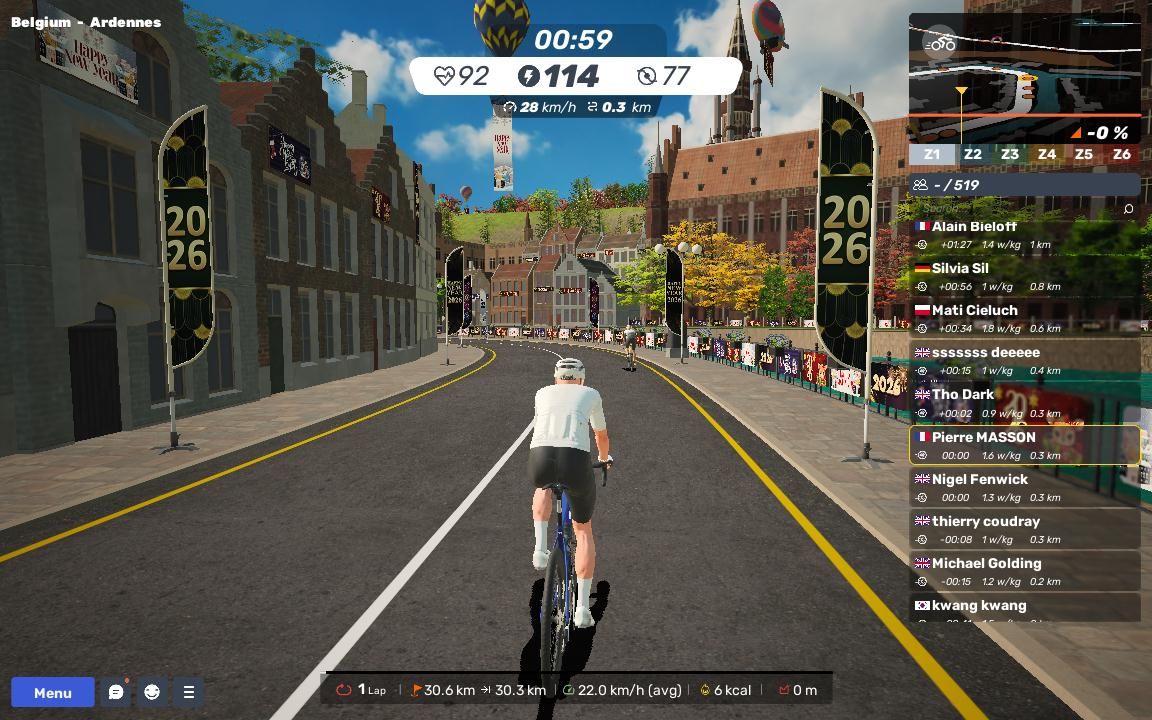Choose Nigel Fenwick from the rider list

1024,487
